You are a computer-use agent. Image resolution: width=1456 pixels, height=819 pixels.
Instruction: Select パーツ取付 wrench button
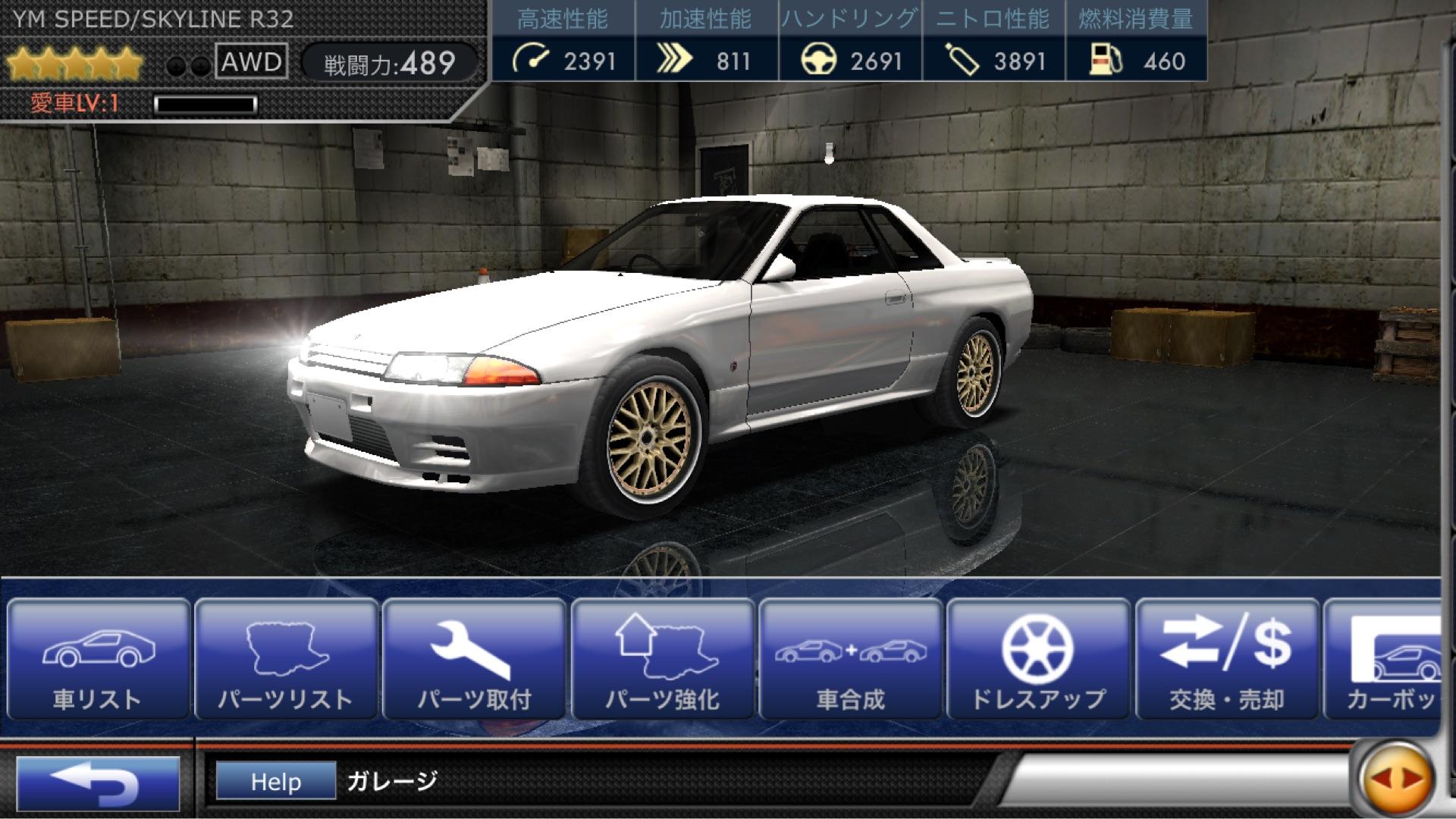(474, 659)
